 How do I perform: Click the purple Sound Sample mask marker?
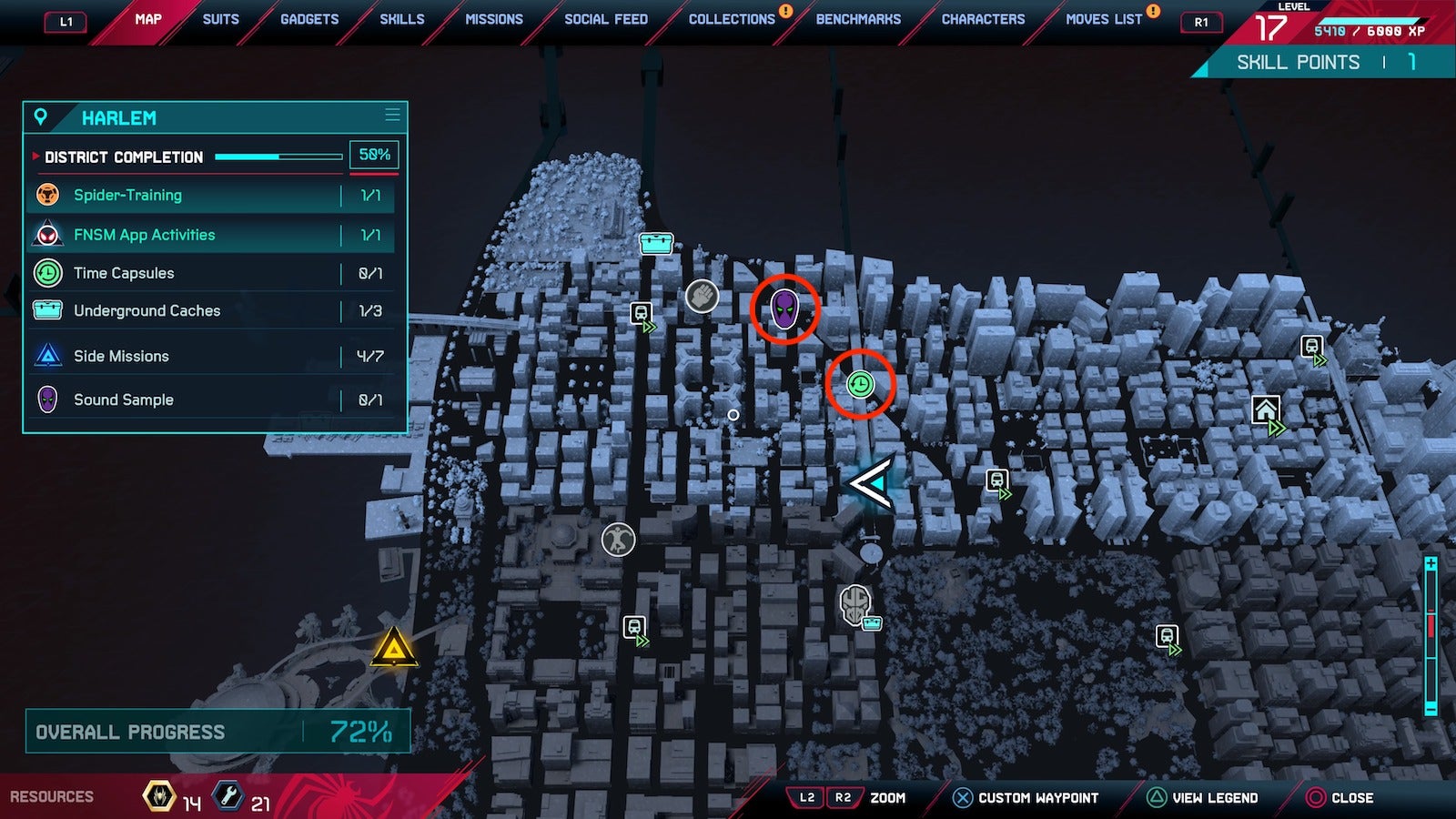pyautogui.click(x=784, y=309)
